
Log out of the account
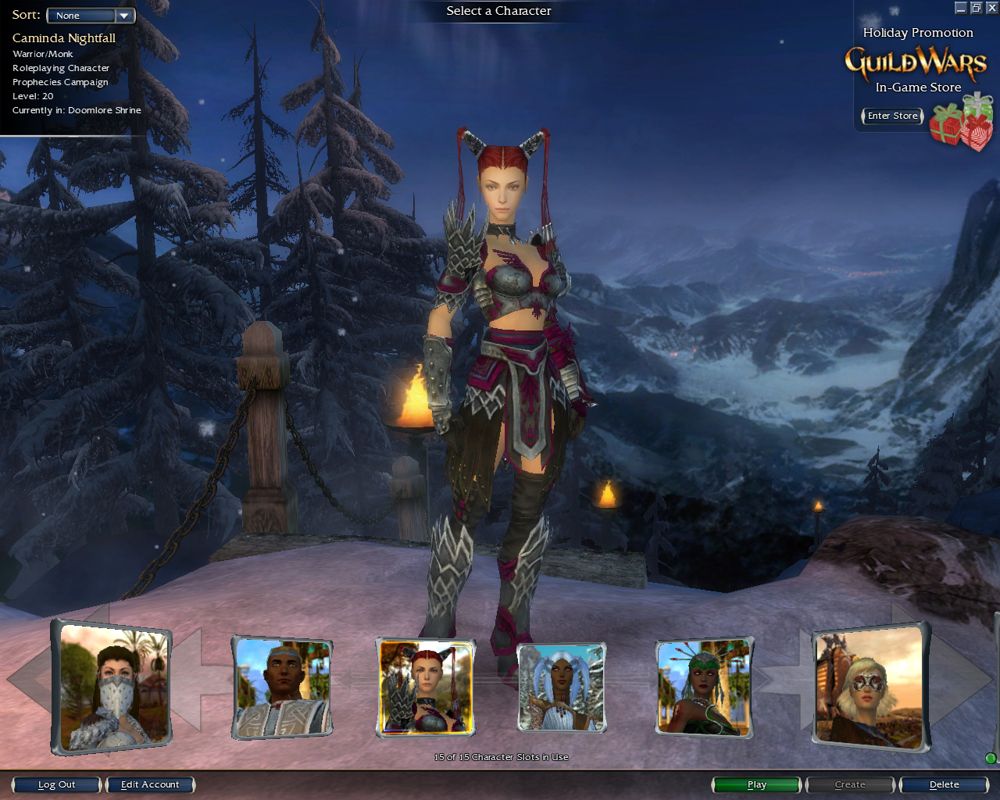56,785
